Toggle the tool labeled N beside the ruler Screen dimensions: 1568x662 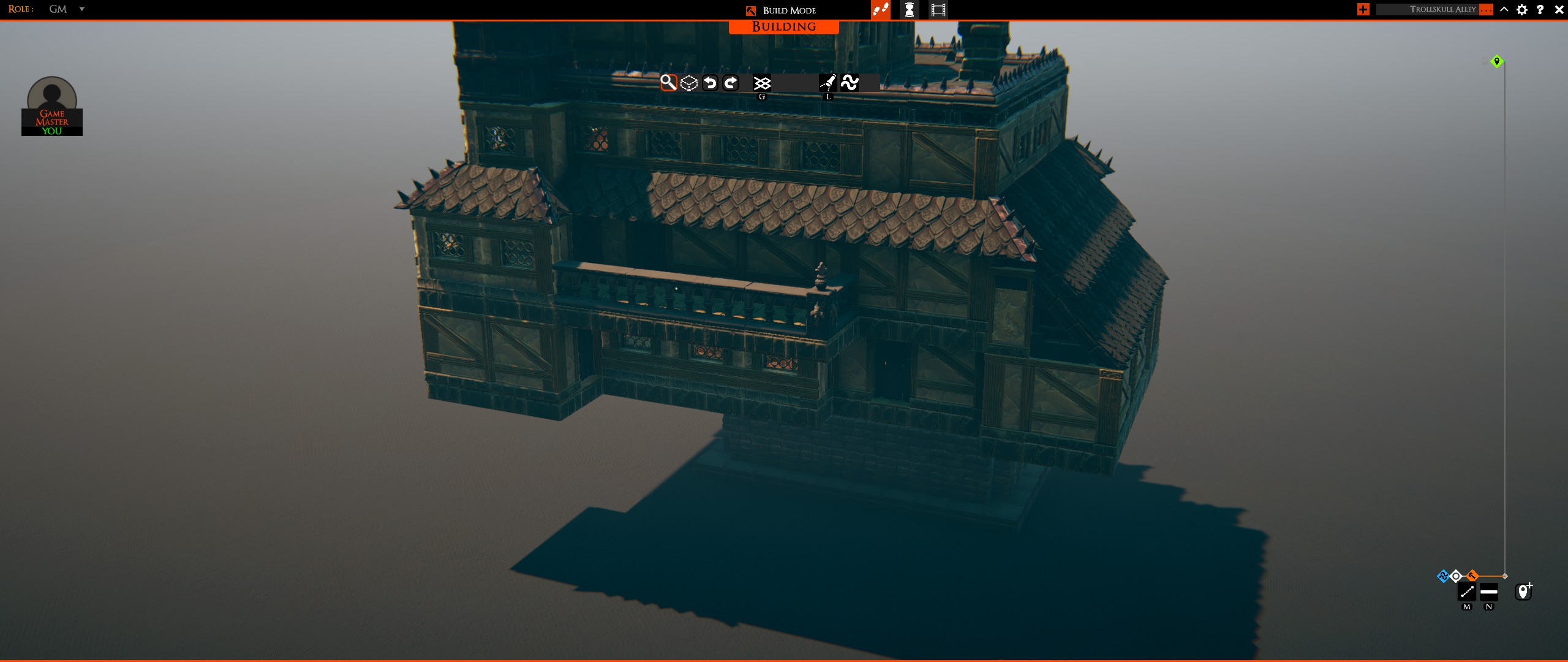tap(1490, 591)
